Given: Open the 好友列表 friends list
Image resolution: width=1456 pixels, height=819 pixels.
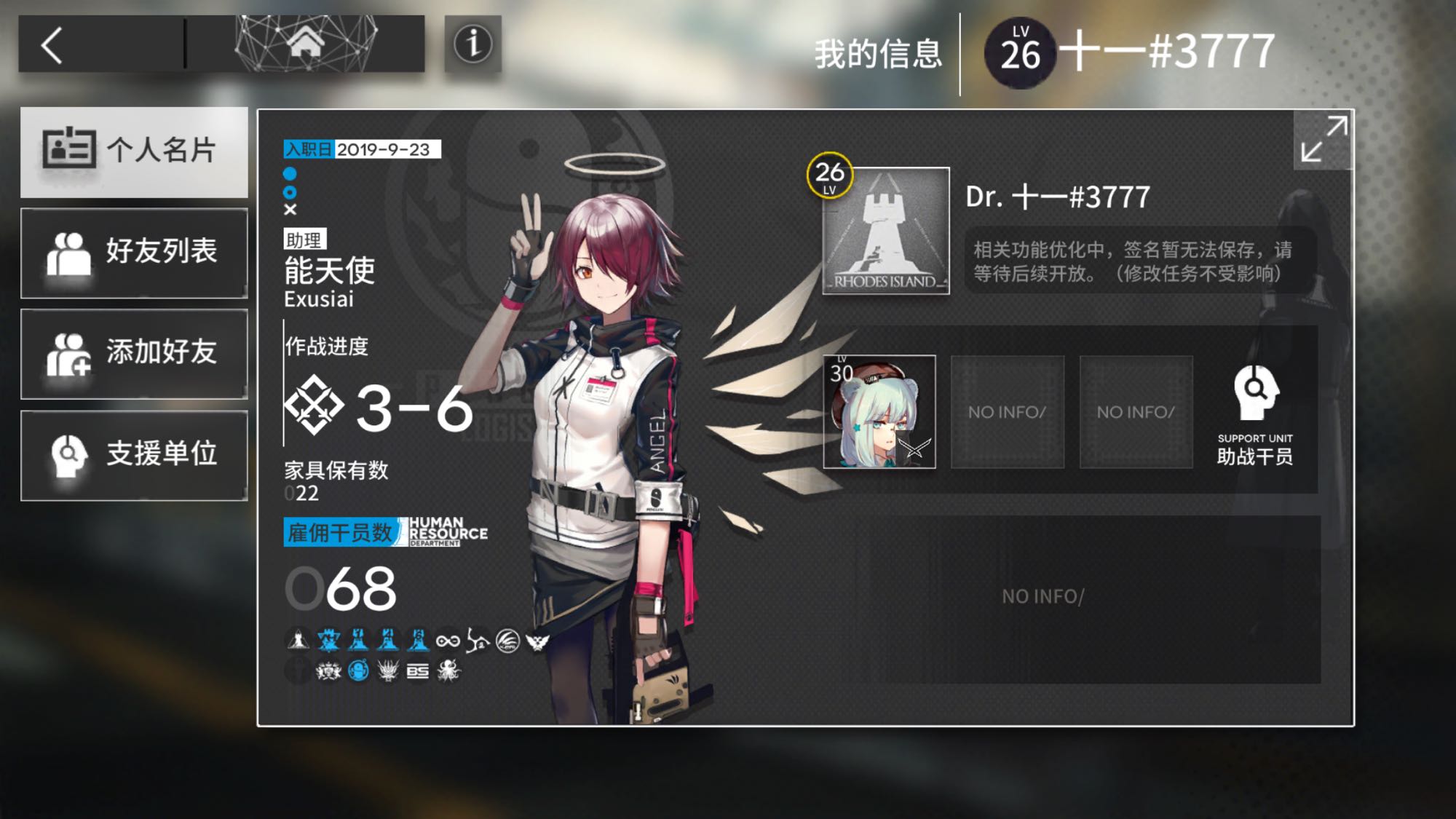Looking at the screenshot, I should (135, 252).
